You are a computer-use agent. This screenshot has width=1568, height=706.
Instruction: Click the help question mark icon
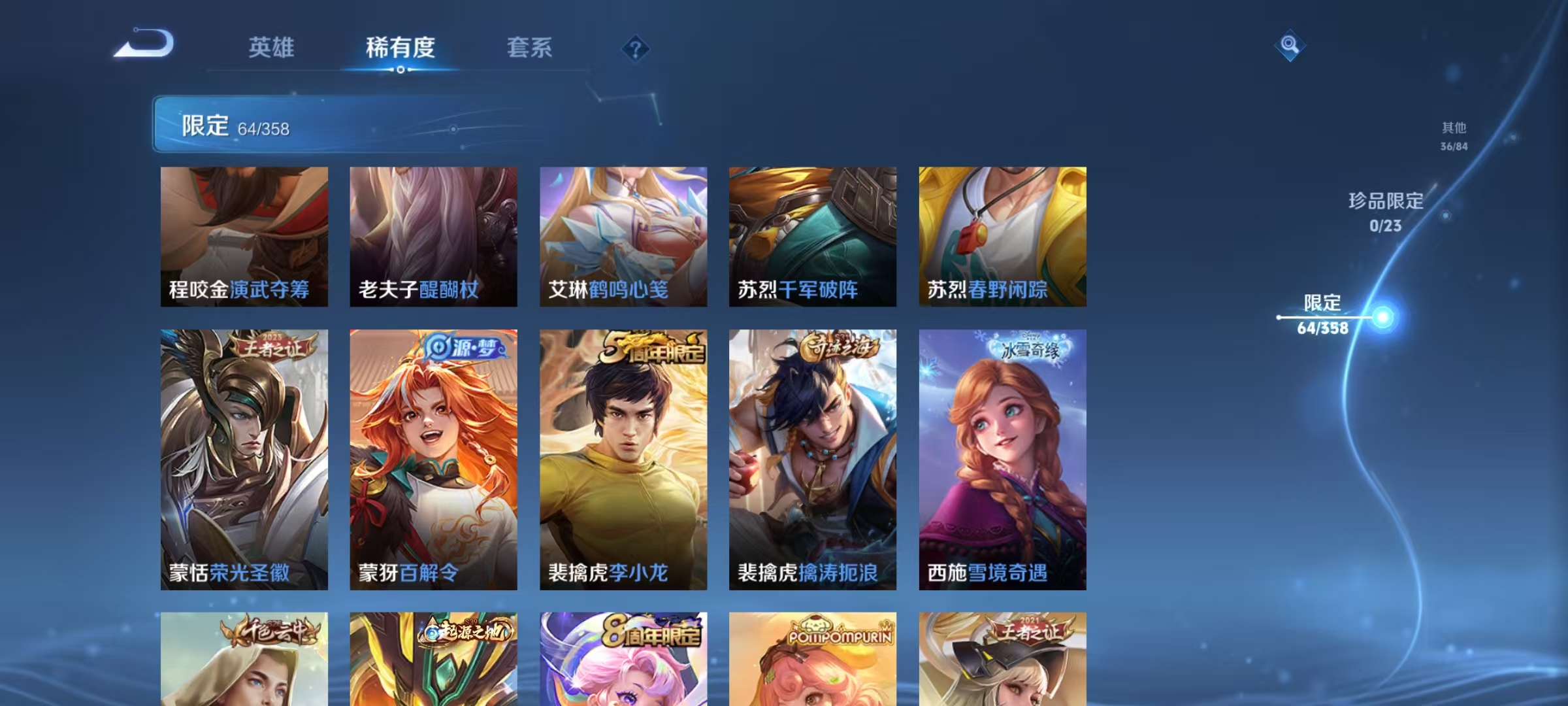click(x=637, y=48)
